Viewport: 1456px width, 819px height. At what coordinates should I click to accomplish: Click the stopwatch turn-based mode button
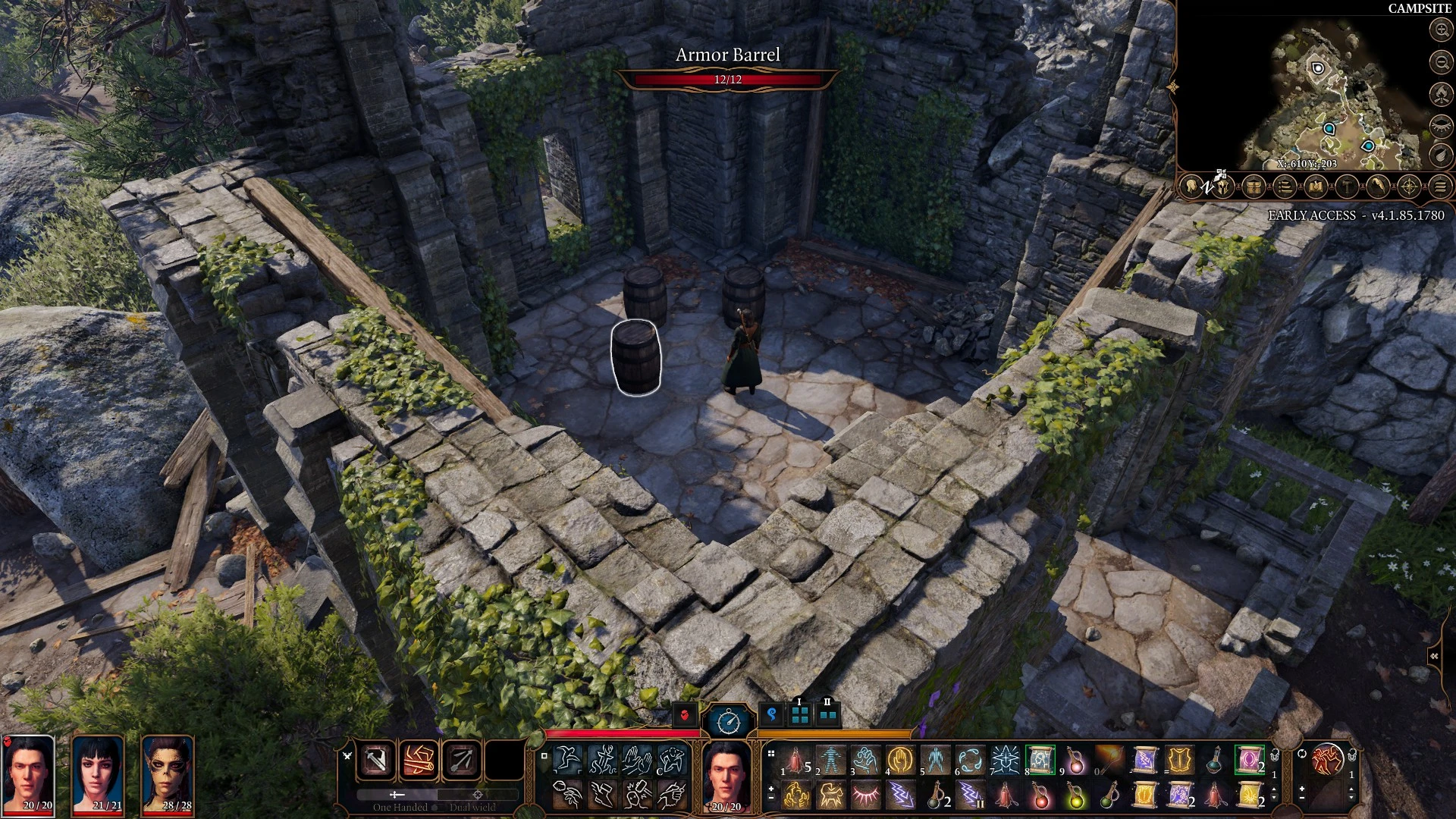point(728,720)
